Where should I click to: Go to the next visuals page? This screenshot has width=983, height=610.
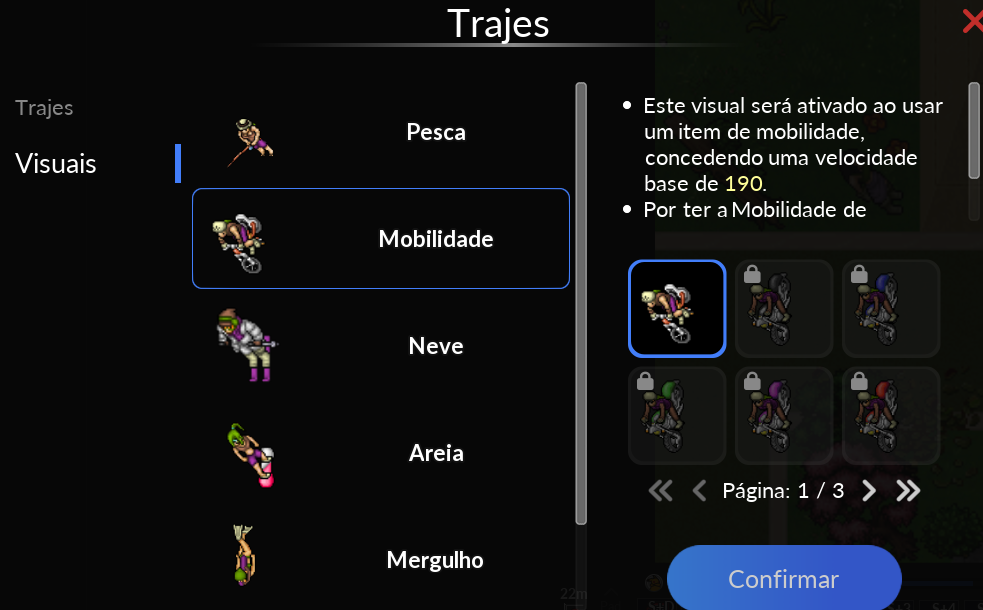[x=869, y=491]
